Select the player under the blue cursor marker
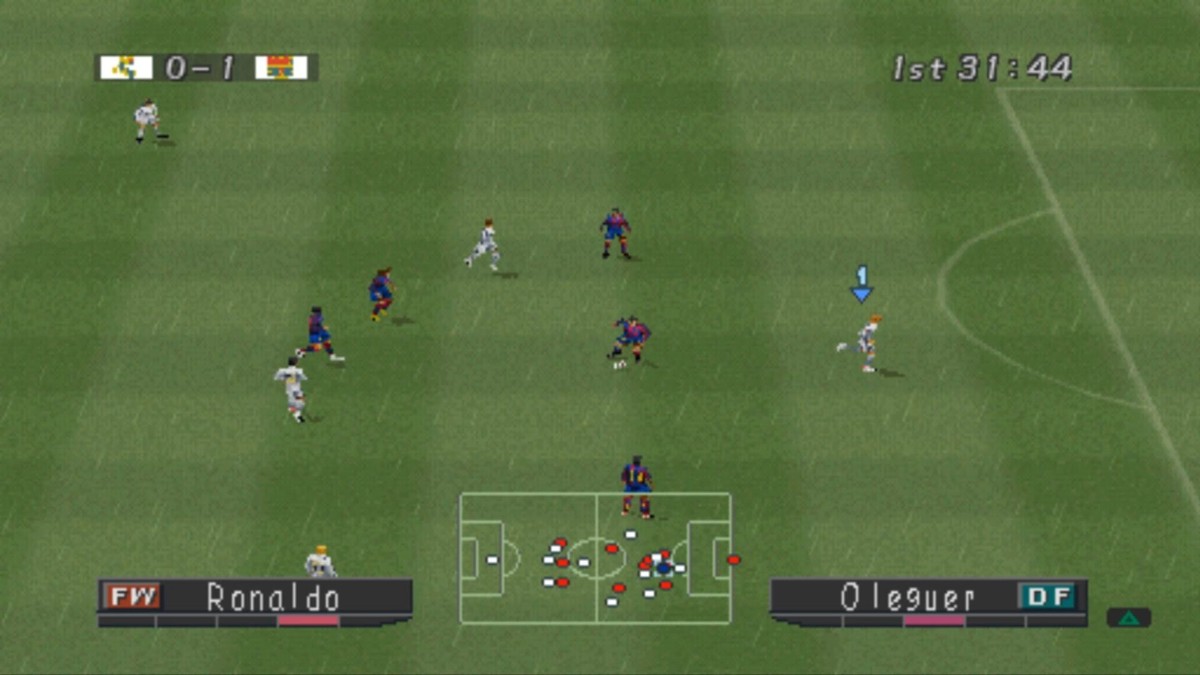This screenshot has height=675, width=1200. [x=867, y=343]
